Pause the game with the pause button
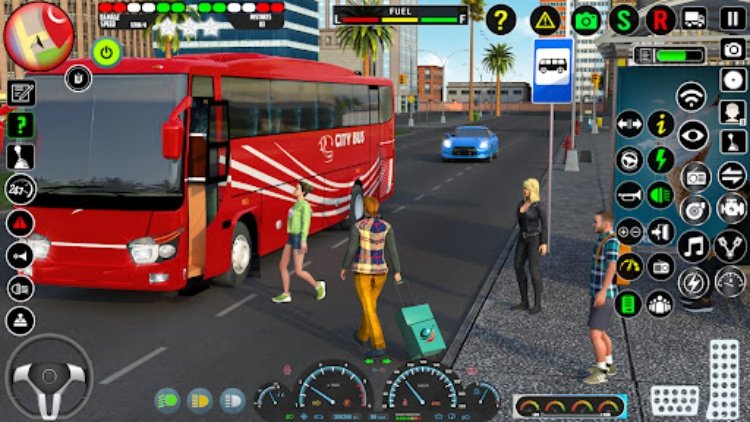The image size is (750, 422). click(x=731, y=18)
